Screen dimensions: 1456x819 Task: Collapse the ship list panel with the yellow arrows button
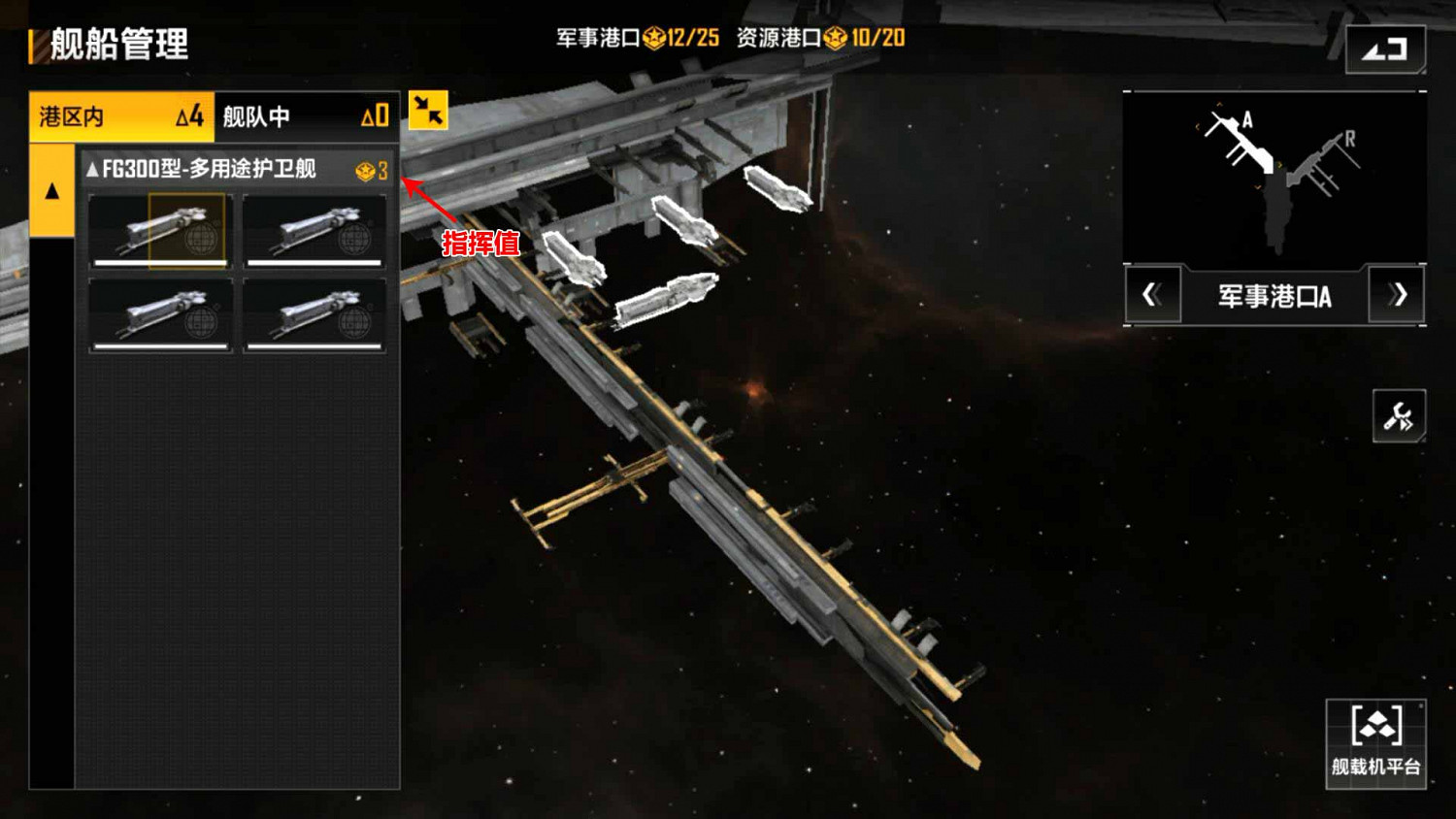(x=428, y=110)
